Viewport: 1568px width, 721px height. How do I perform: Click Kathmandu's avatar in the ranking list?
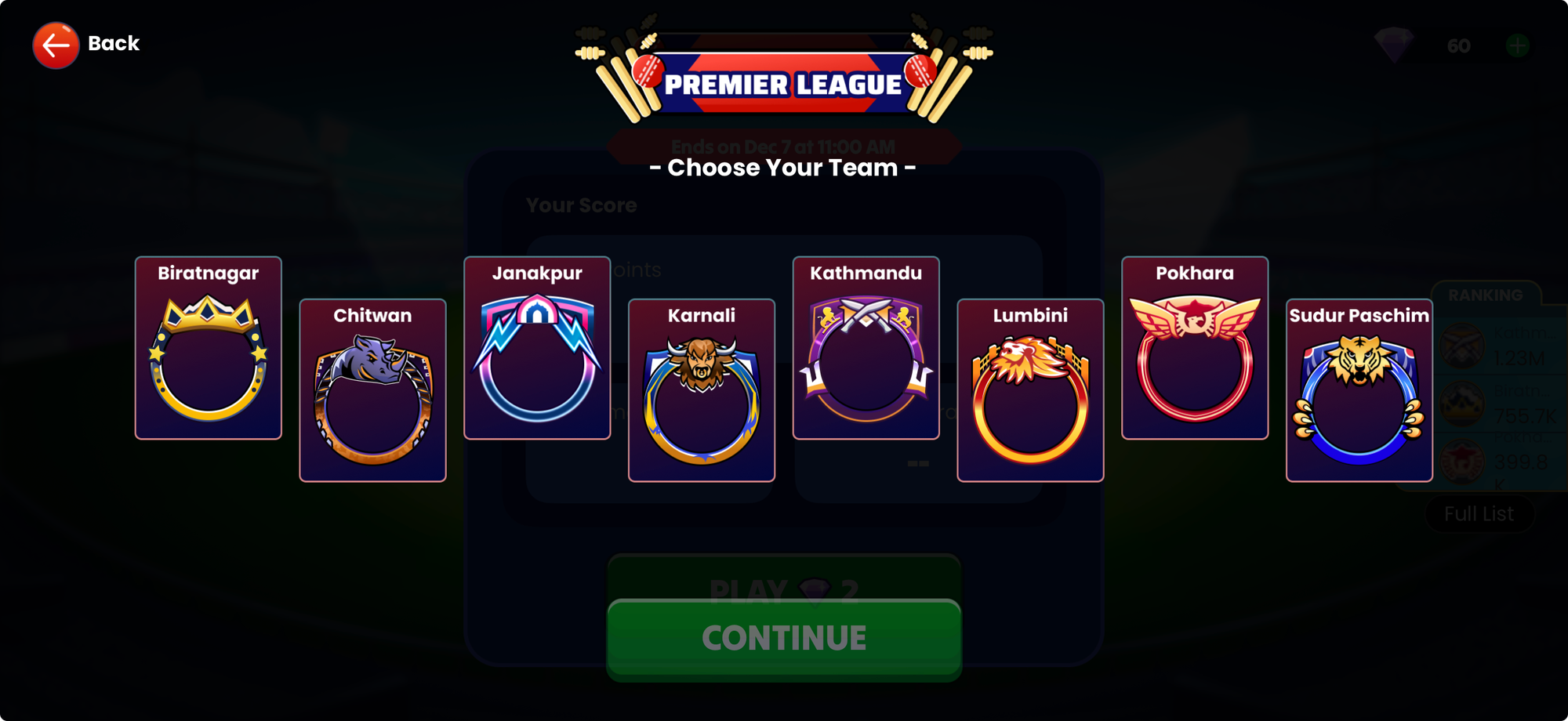point(1462,345)
